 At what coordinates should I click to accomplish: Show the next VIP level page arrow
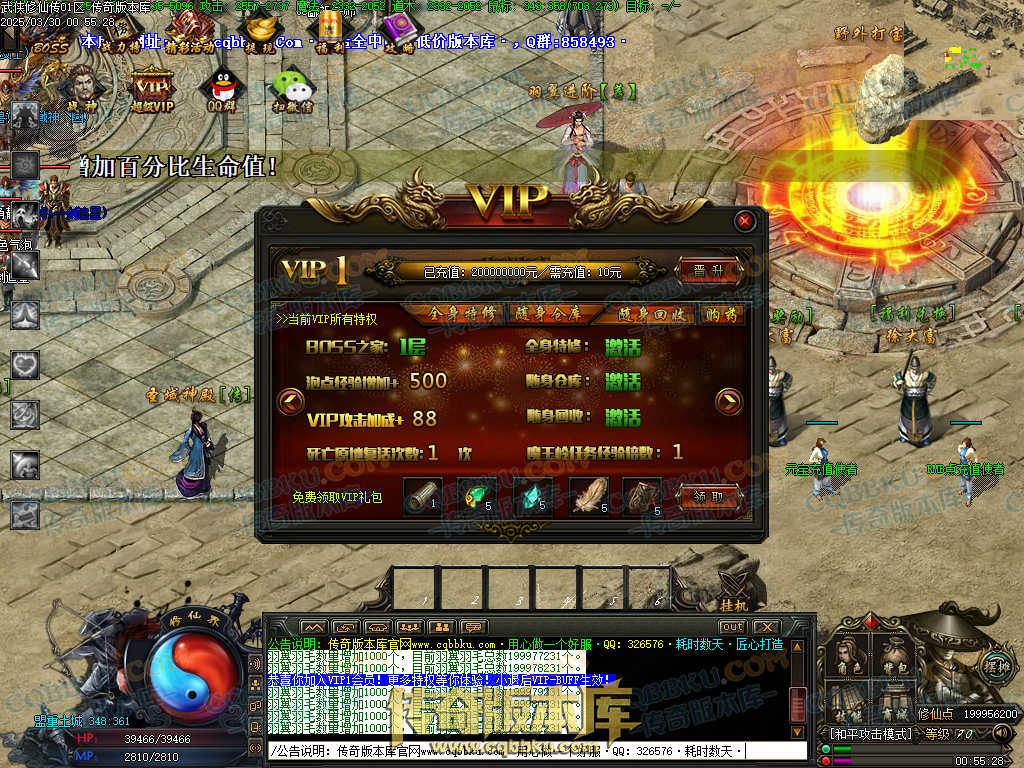pyautogui.click(x=730, y=402)
